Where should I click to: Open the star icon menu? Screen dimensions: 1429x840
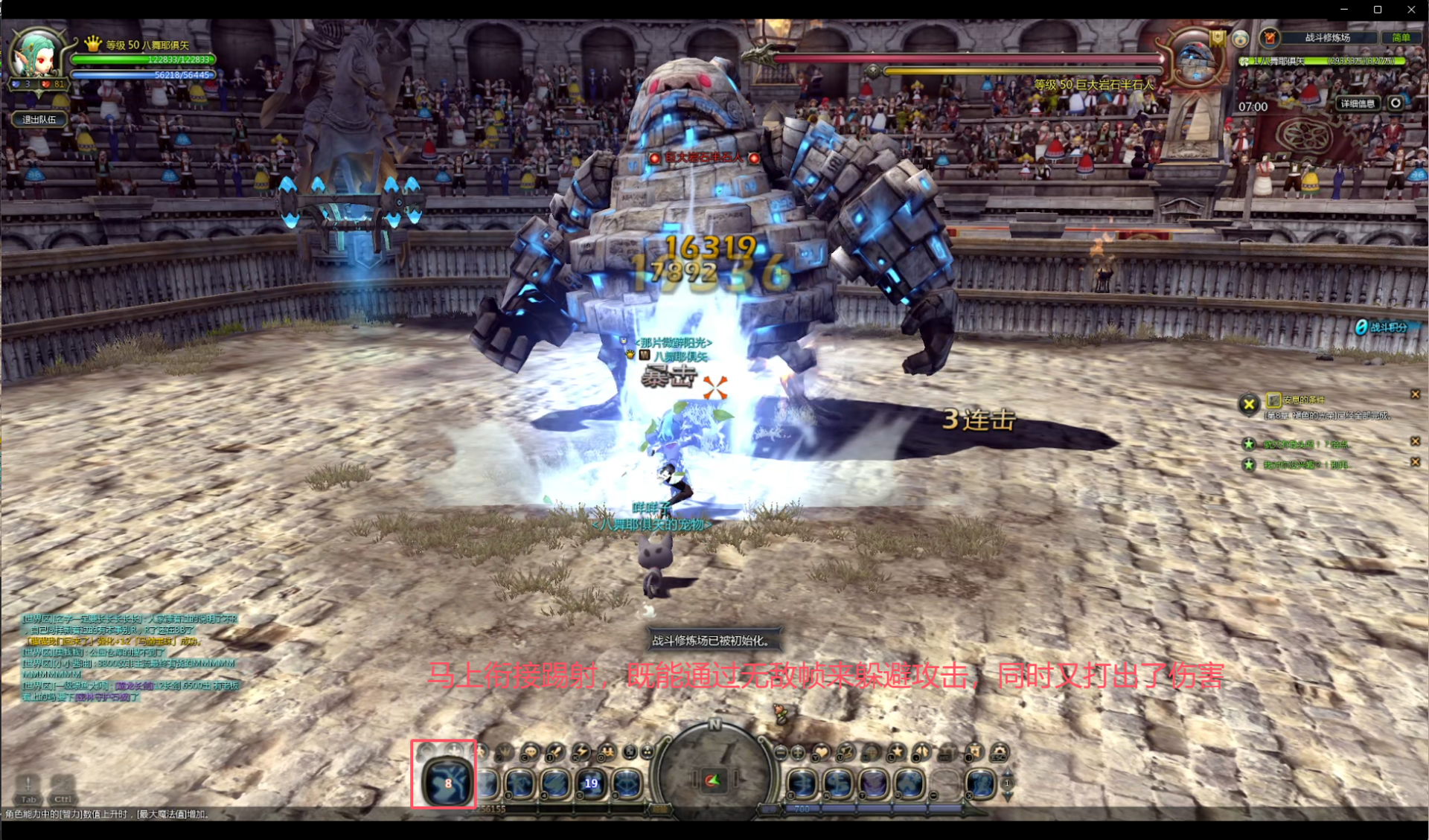click(x=896, y=752)
